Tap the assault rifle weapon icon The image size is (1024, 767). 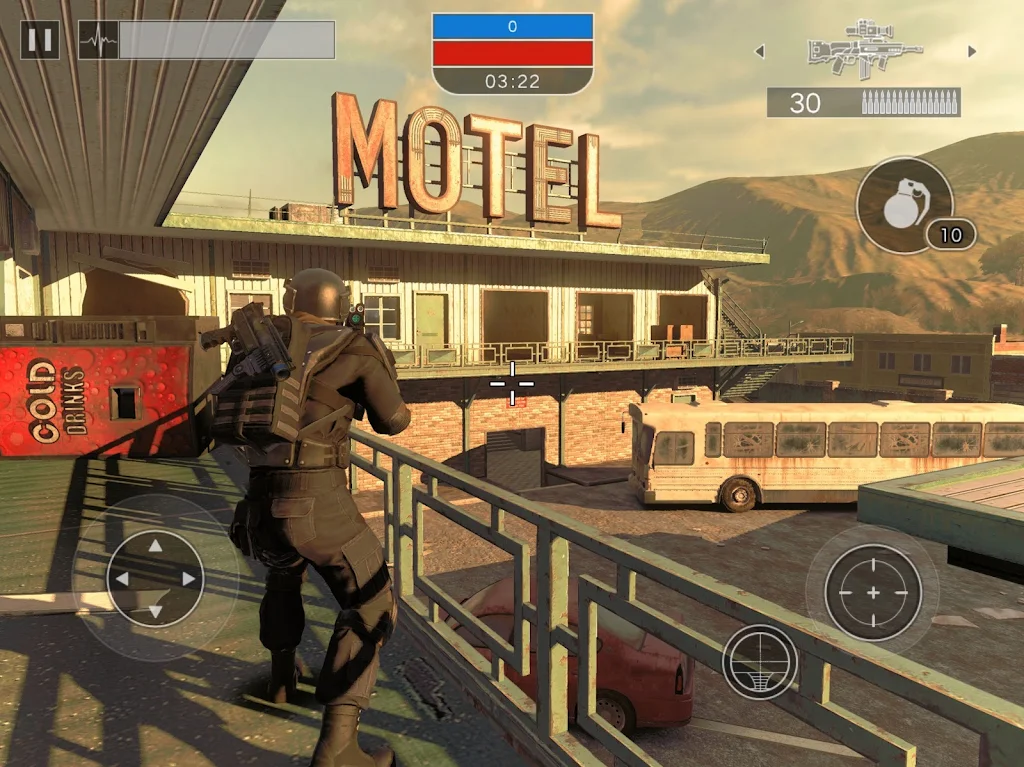pos(863,47)
